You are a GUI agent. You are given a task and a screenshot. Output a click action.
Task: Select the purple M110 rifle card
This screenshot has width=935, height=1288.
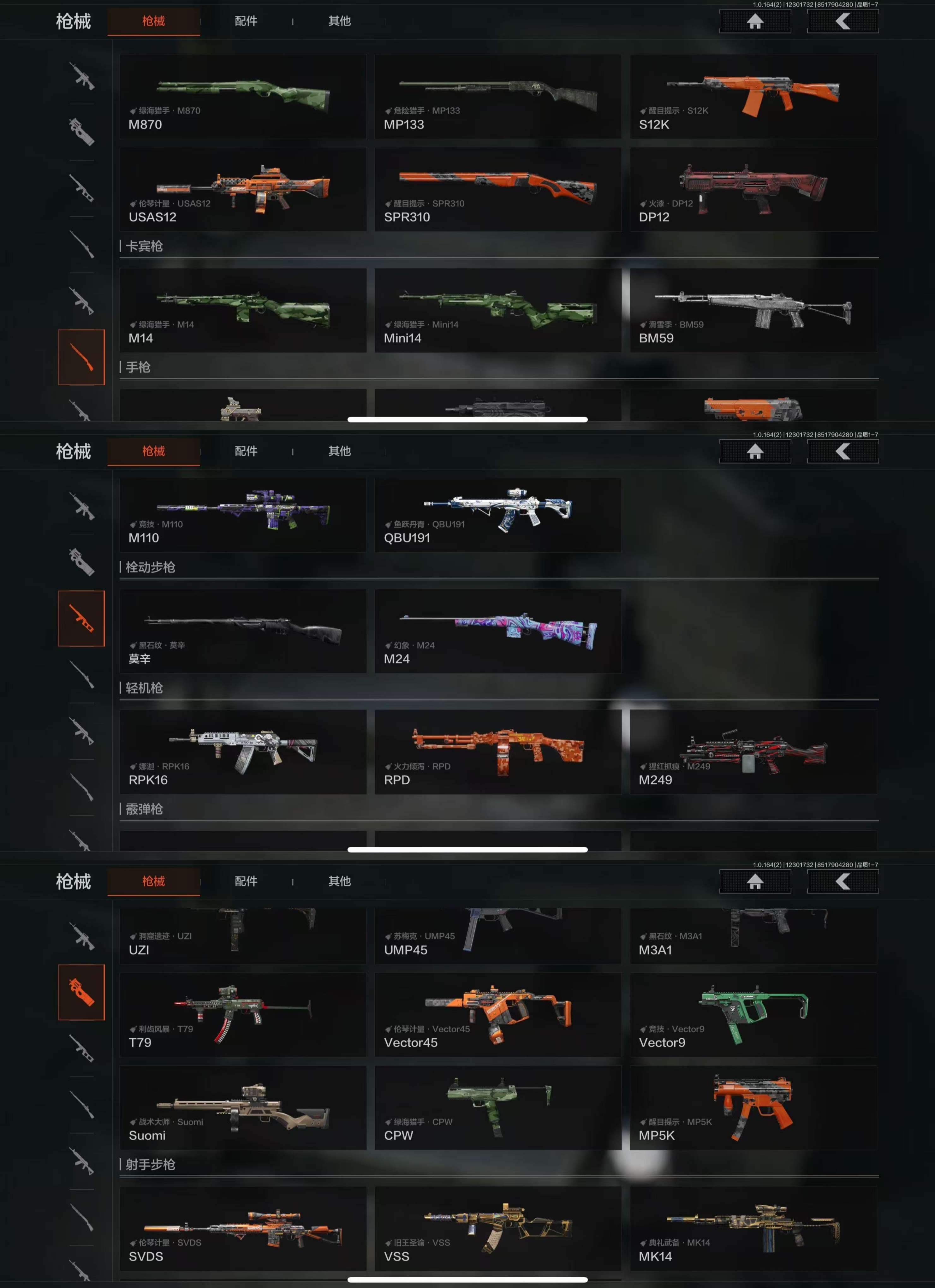point(242,514)
